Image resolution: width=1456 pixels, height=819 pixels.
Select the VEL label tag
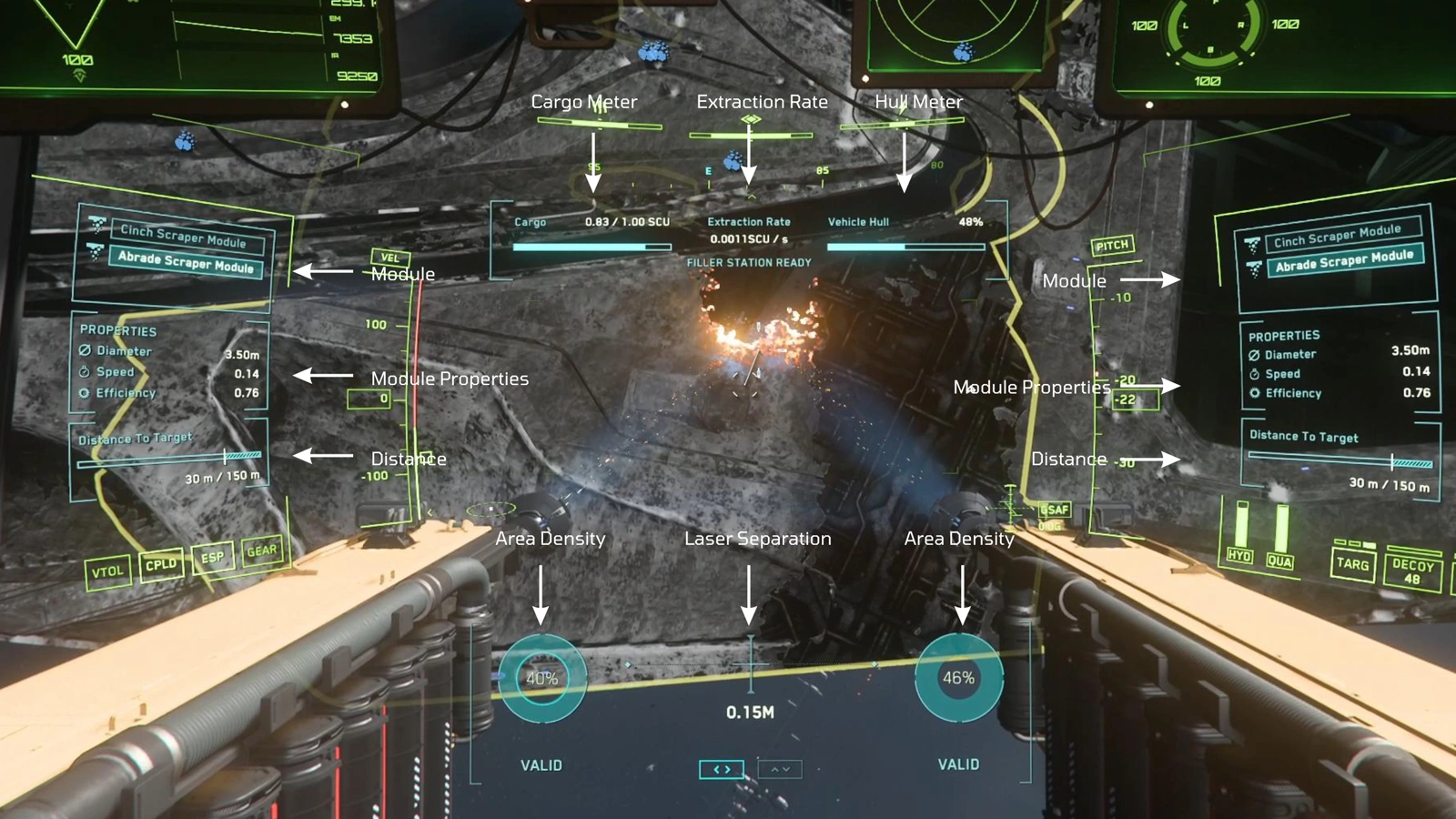(390, 258)
